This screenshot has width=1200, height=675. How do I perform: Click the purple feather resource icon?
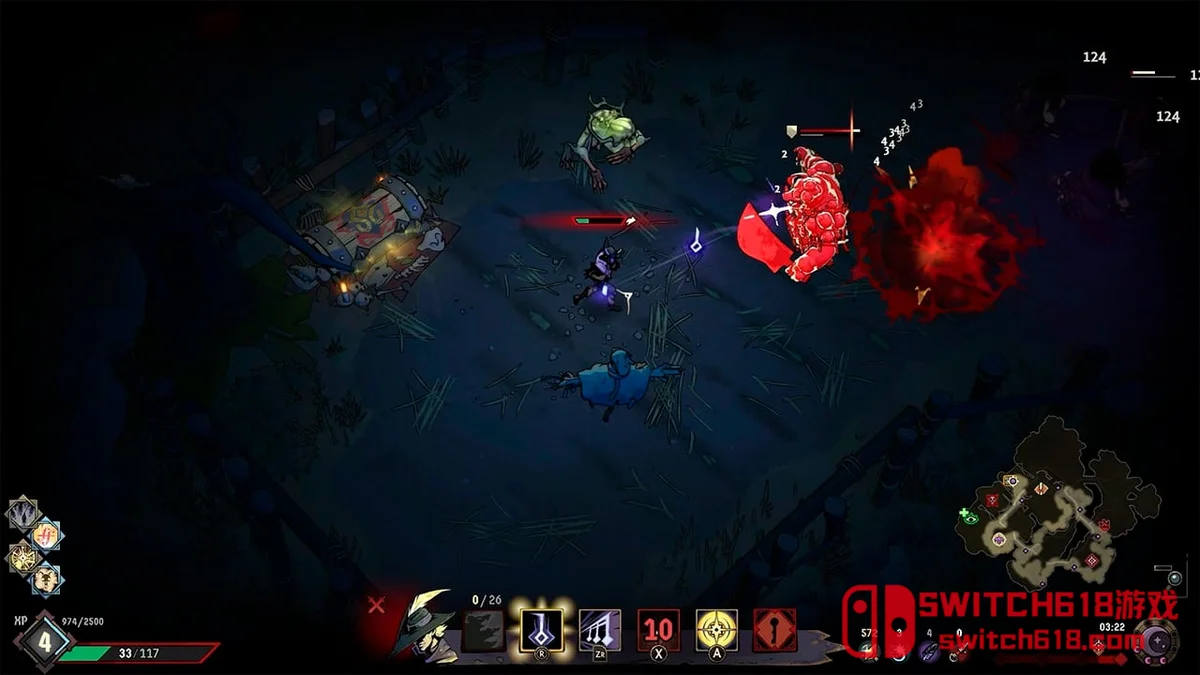coord(929,650)
